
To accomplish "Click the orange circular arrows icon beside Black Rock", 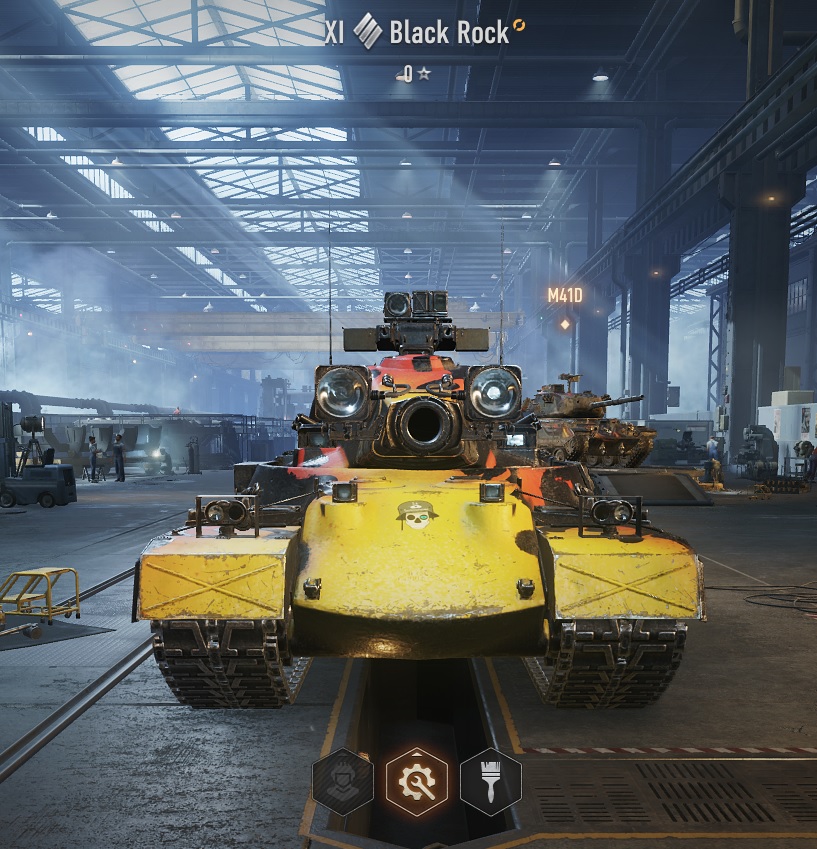I will pyautogui.click(x=518, y=26).
